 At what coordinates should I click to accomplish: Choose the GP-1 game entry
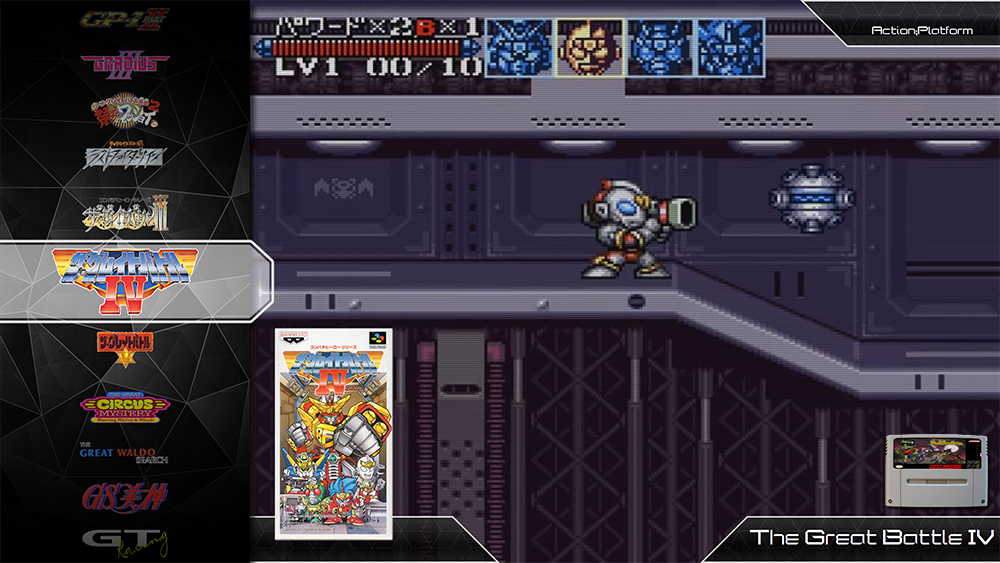pyautogui.click(x=125, y=20)
